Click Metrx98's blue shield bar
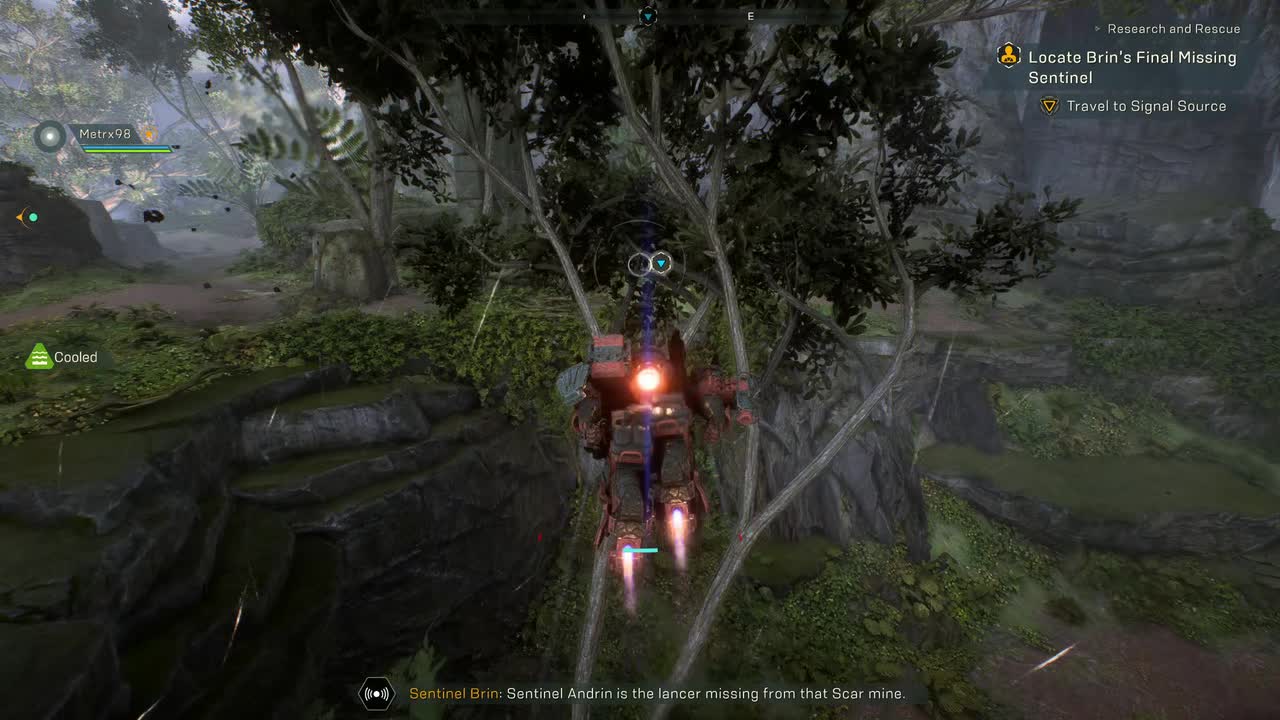The height and width of the screenshot is (720, 1280). coord(125,147)
